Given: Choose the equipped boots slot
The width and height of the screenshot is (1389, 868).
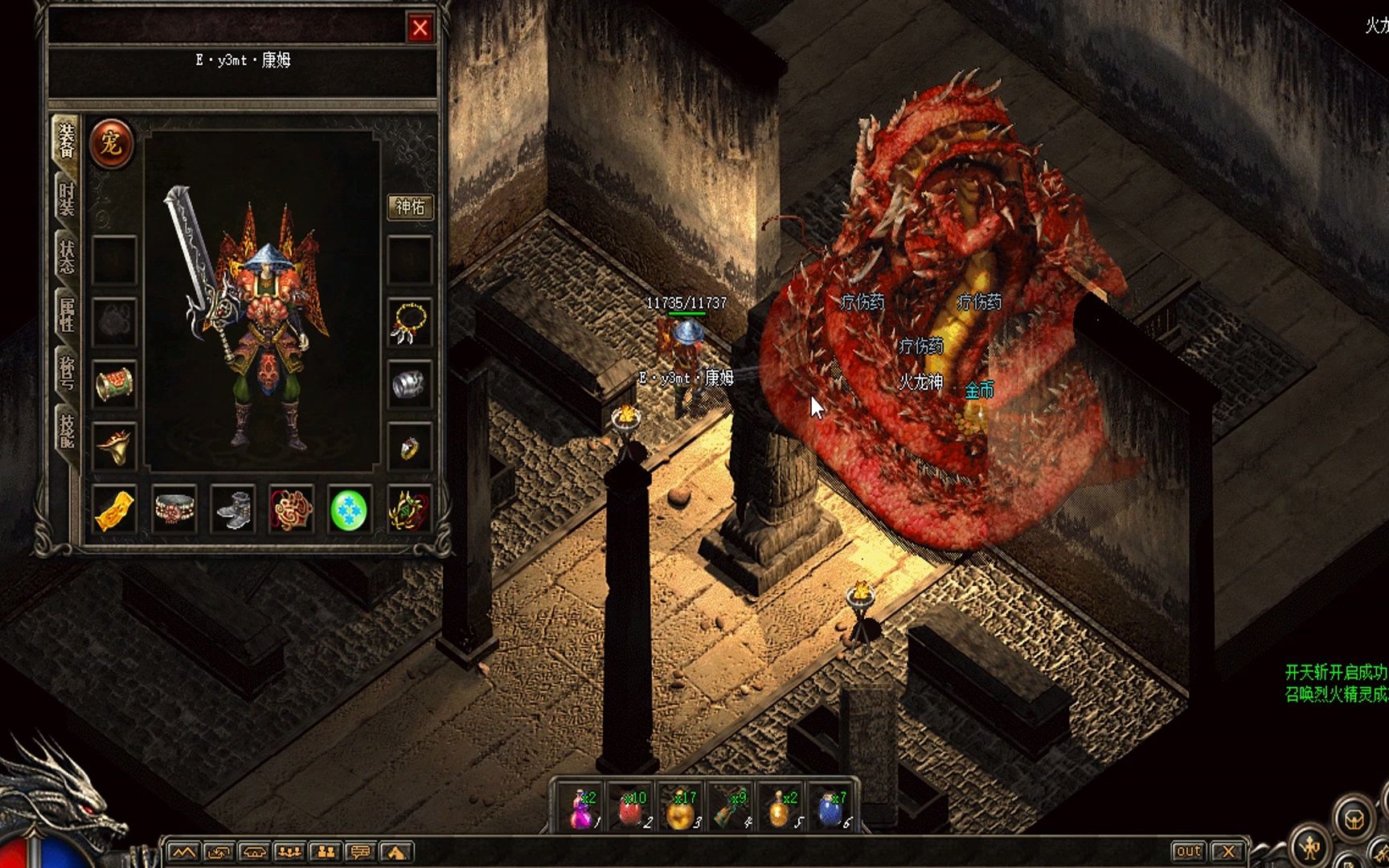Looking at the screenshot, I should tap(232, 510).
